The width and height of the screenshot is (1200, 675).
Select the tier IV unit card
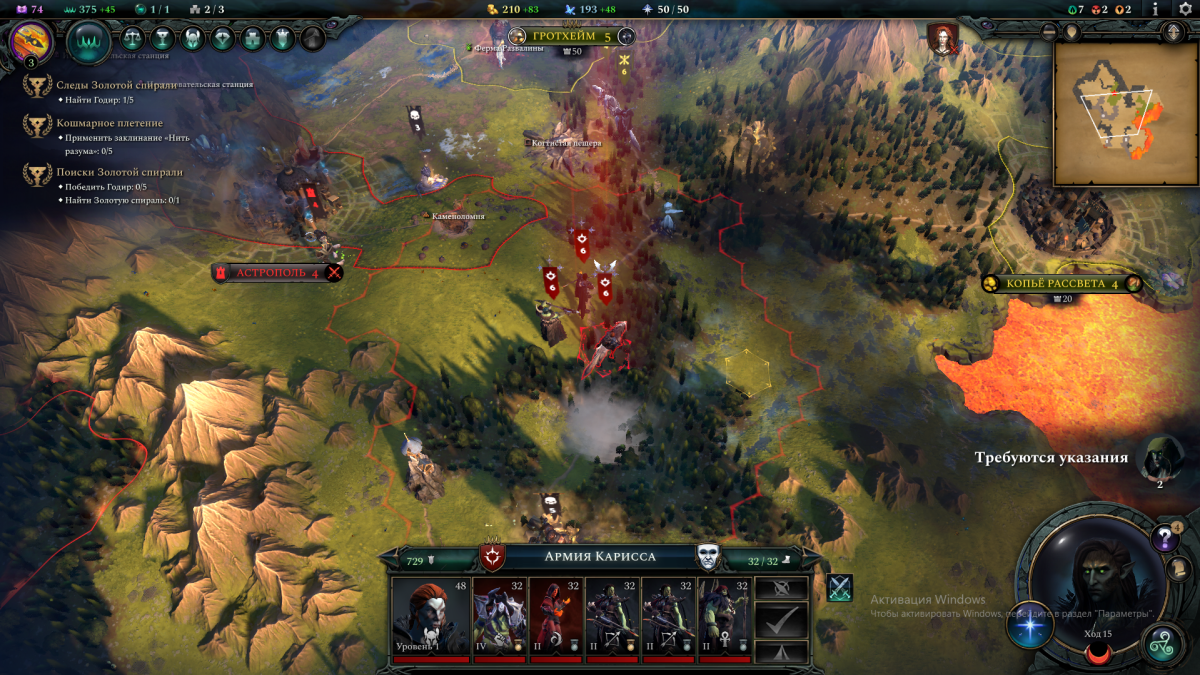pos(499,617)
